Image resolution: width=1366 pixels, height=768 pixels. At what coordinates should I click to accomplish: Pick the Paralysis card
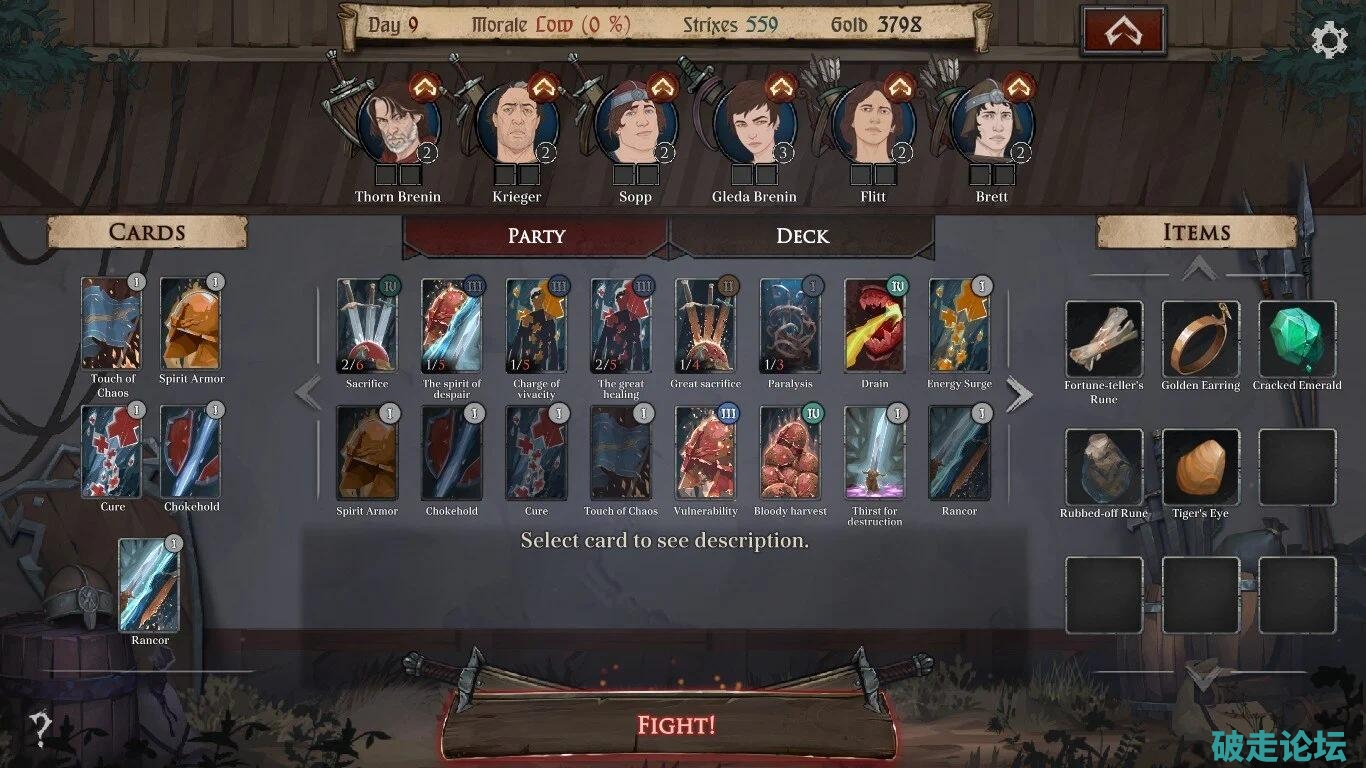(x=790, y=326)
